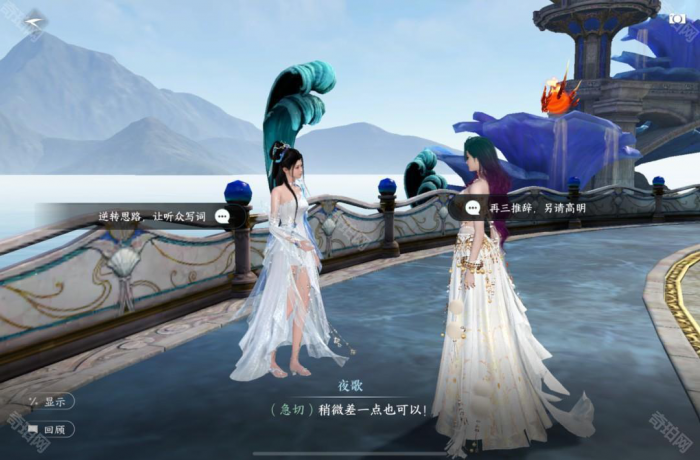Choose reply 逆转思路，让听众写词
Viewport: 700px width, 460px height.
[150, 215]
